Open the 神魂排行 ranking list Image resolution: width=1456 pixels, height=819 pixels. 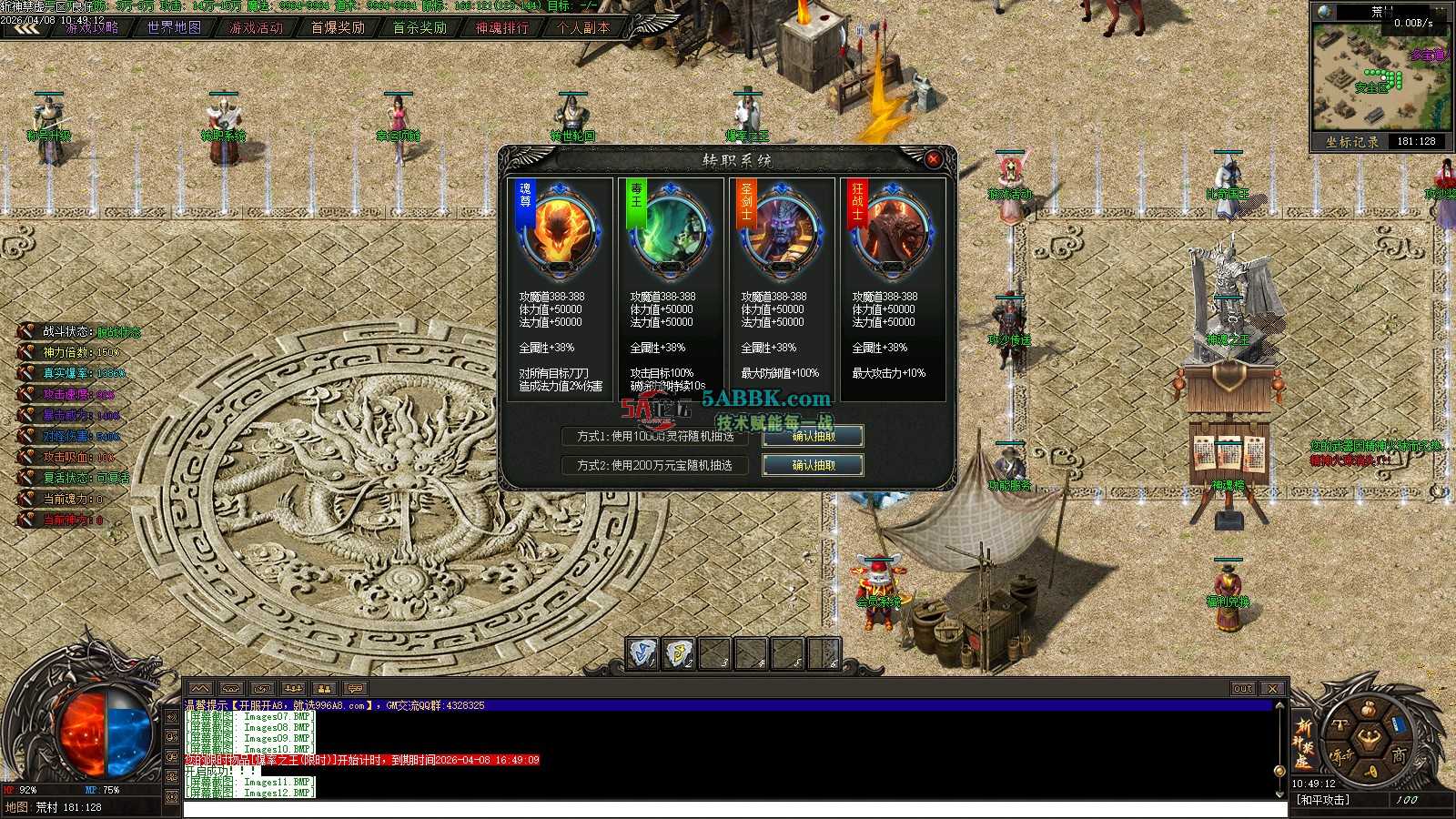click(501, 27)
